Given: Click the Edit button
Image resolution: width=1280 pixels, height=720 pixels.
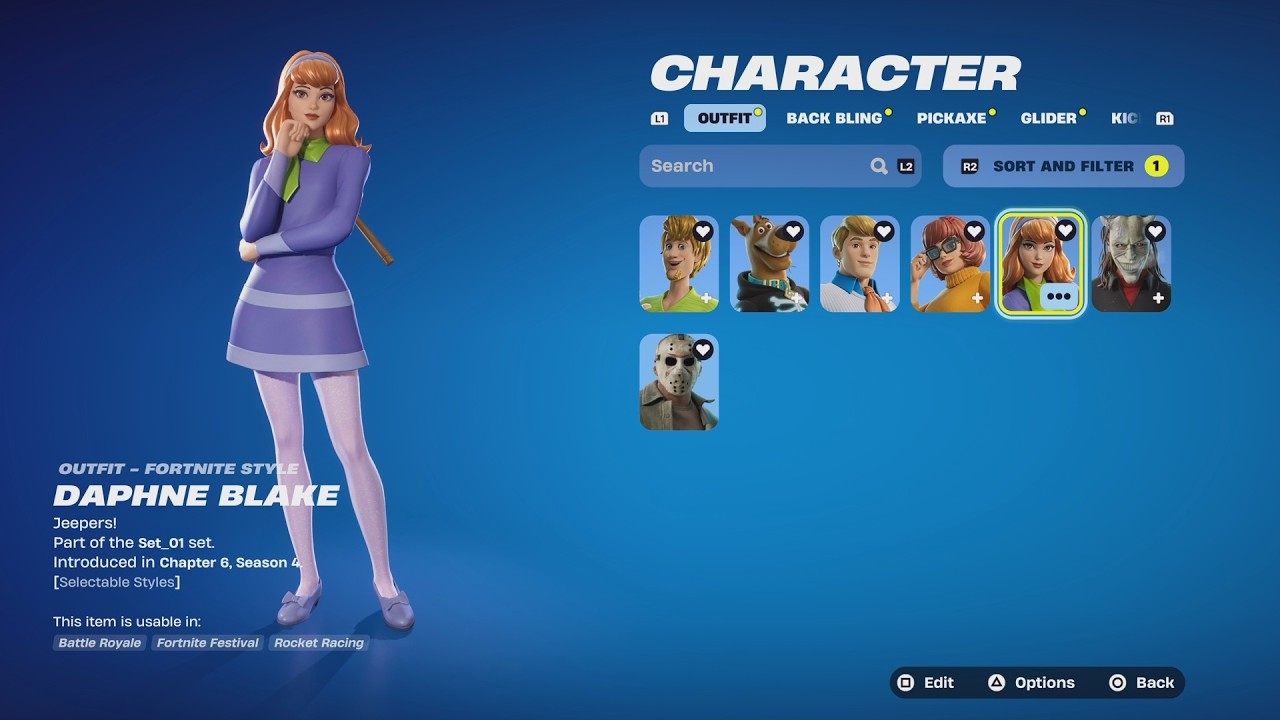Looking at the screenshot, I should coord(927,683).
